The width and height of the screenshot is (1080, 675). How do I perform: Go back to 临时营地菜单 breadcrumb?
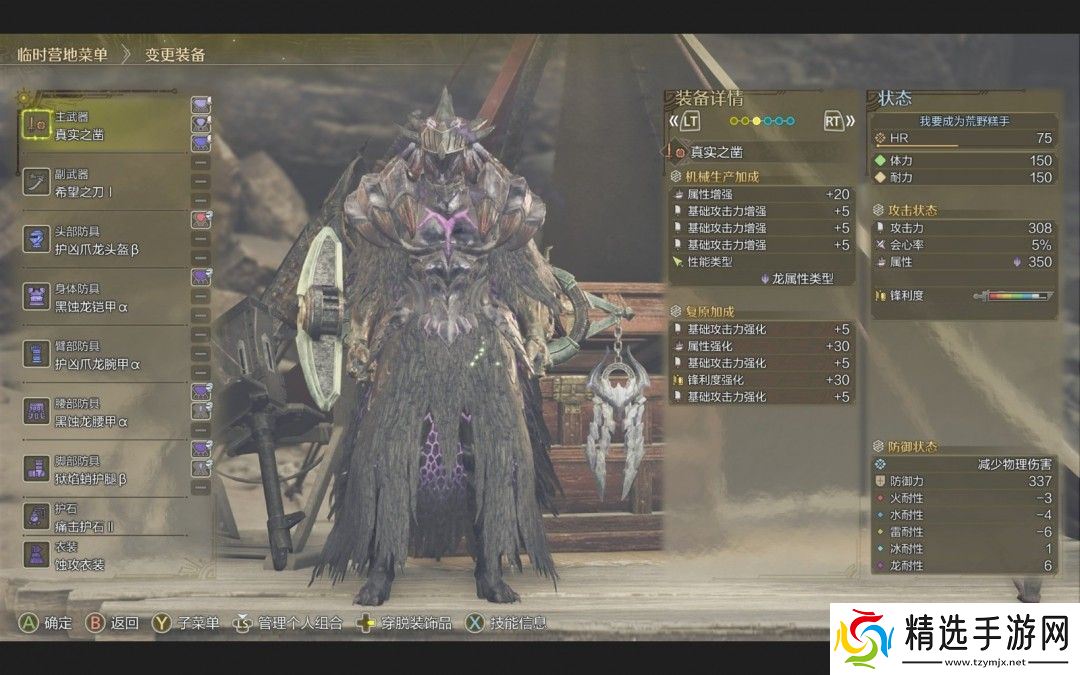click(x=62, y=55)
